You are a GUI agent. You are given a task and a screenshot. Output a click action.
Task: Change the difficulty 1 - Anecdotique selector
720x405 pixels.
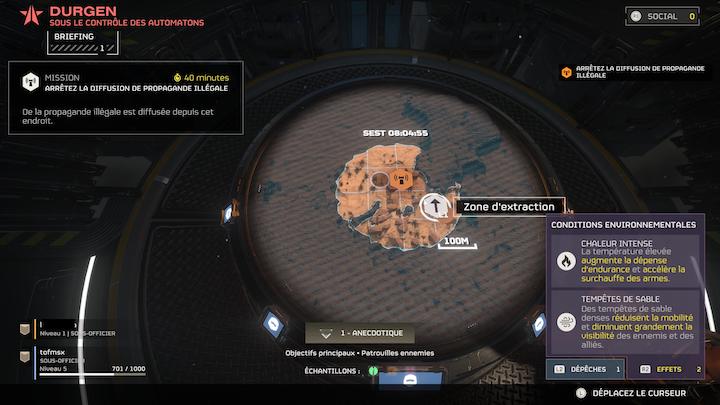[360, 334]
